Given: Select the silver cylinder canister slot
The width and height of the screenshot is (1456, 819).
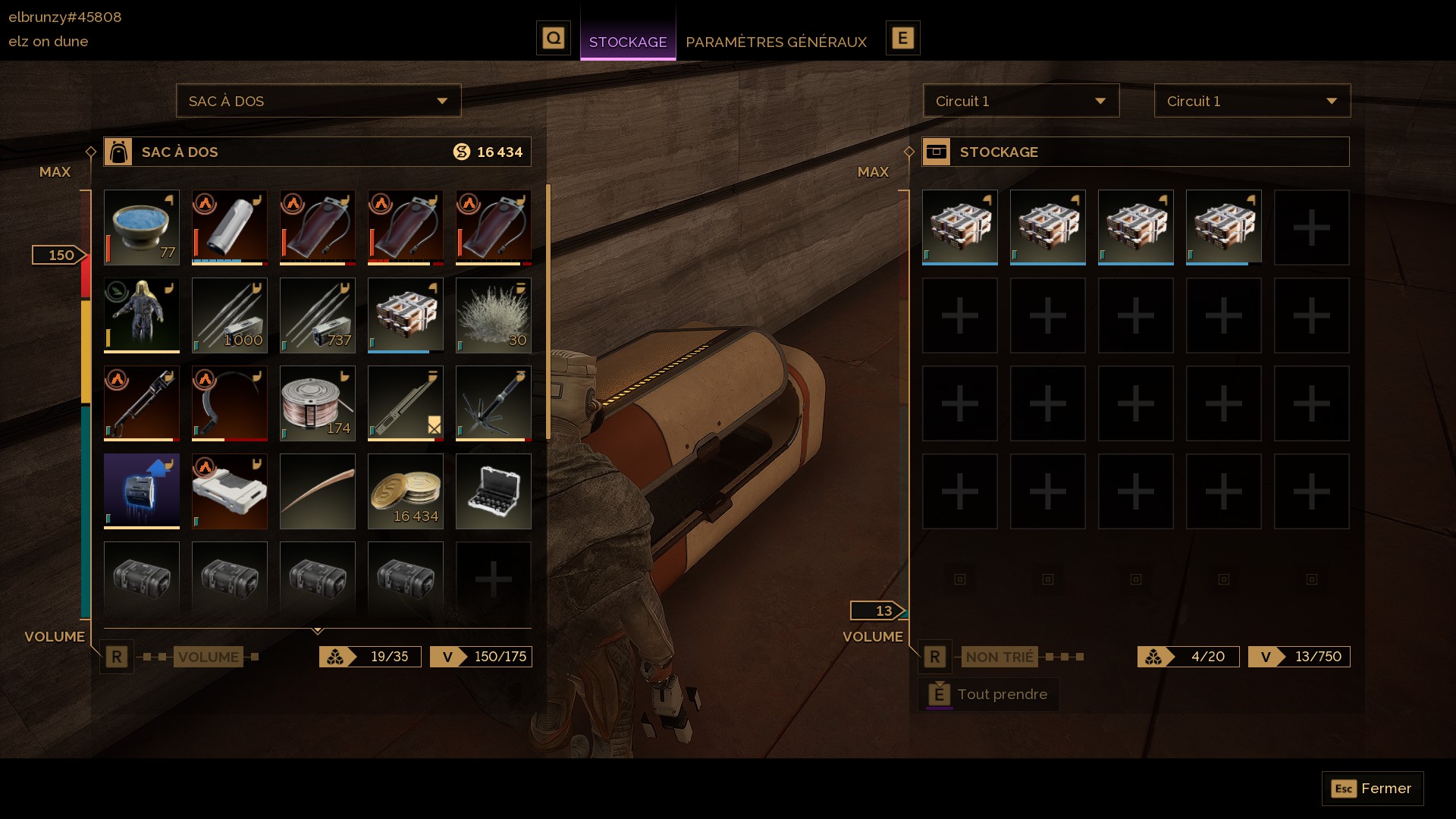Looking at the screenshot, I should (x=230, y=227).
